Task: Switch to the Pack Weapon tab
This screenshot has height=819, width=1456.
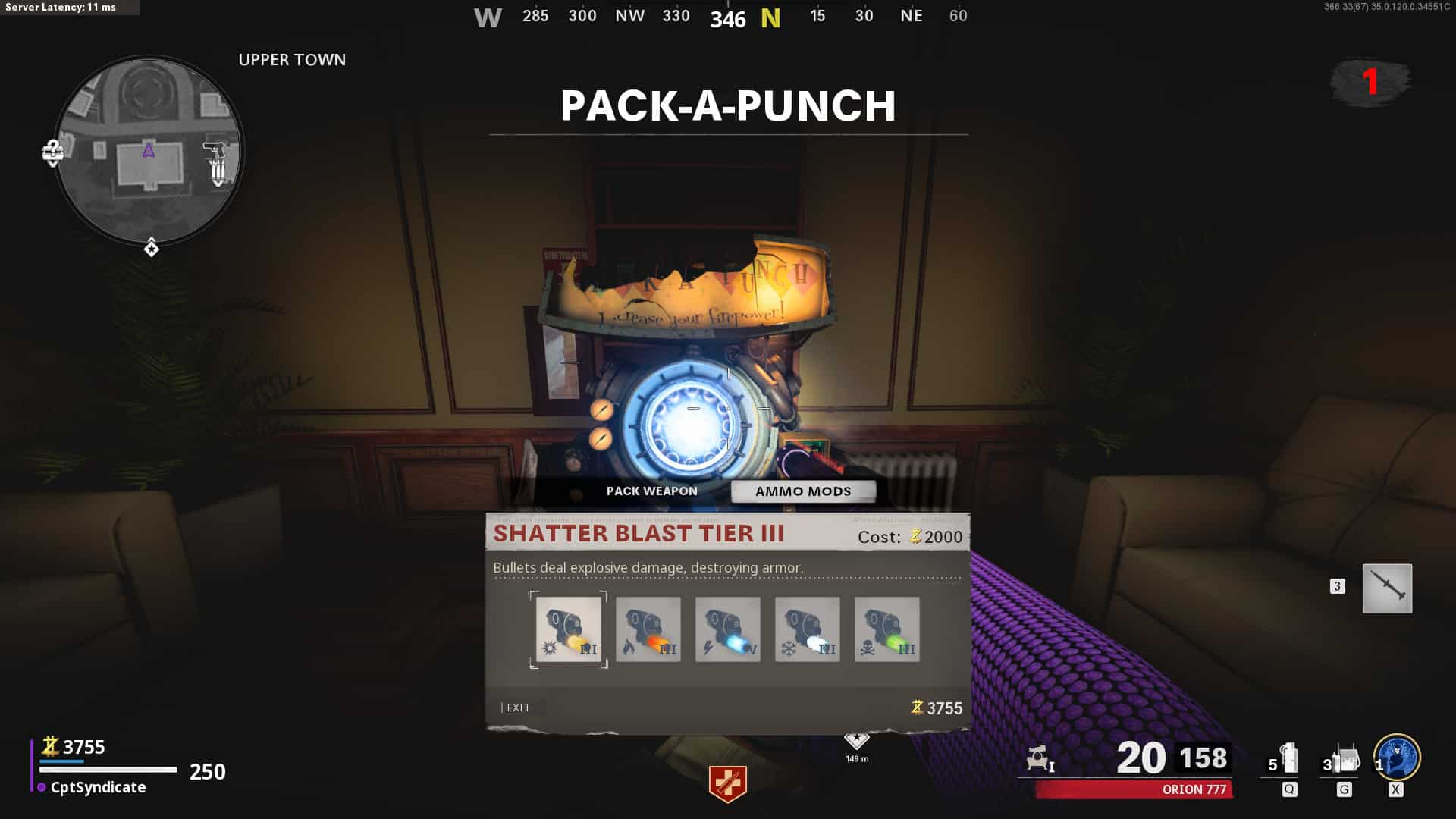Action: [x=651, y=491]
